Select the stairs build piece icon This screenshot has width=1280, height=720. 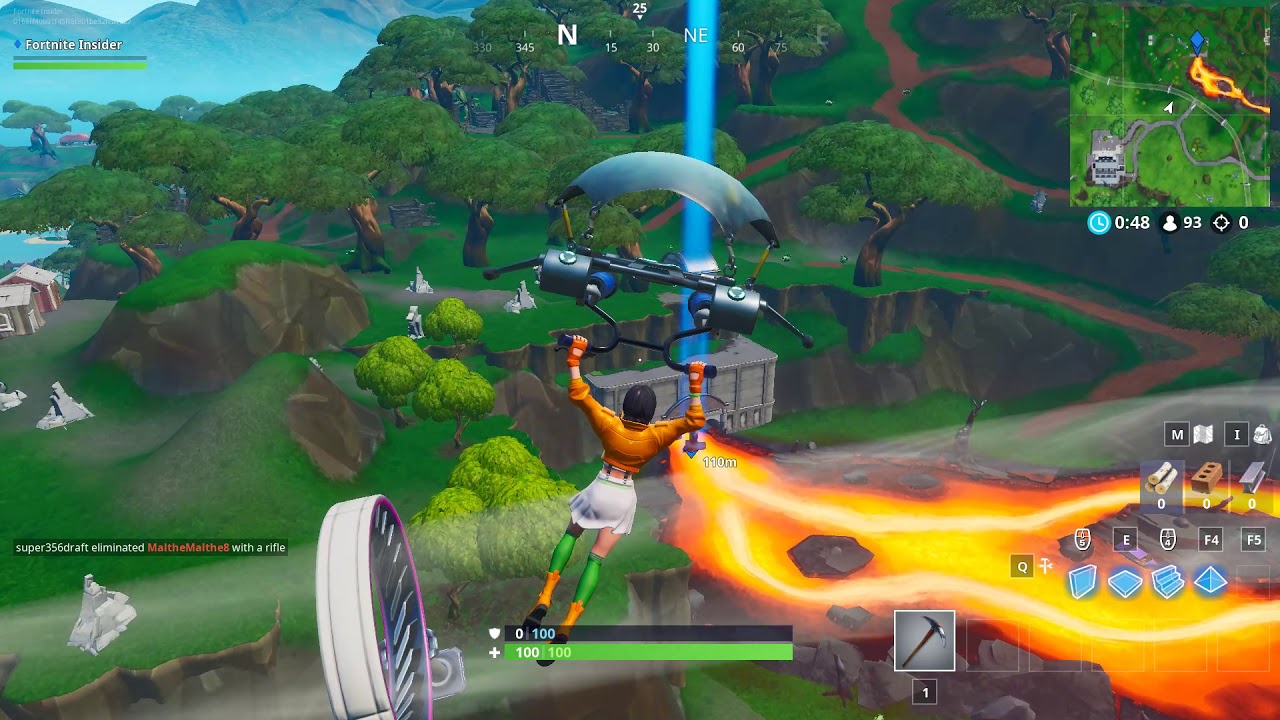pos(1166,580)
